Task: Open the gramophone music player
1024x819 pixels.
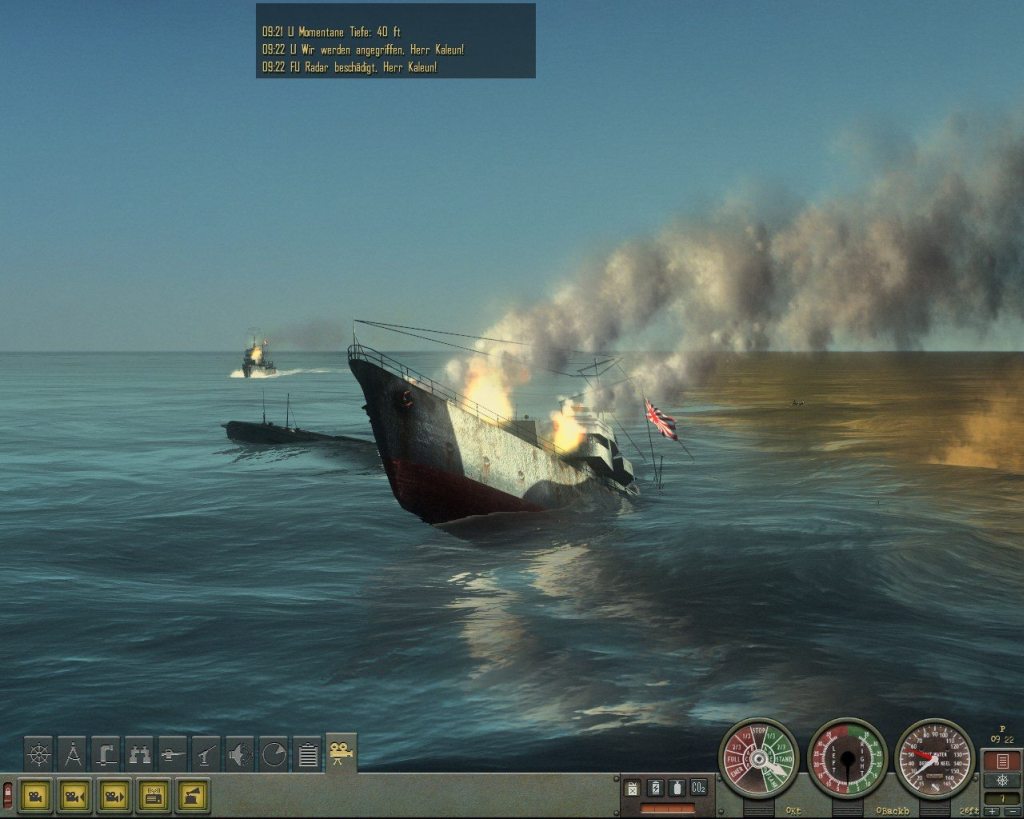Action: 192,796
